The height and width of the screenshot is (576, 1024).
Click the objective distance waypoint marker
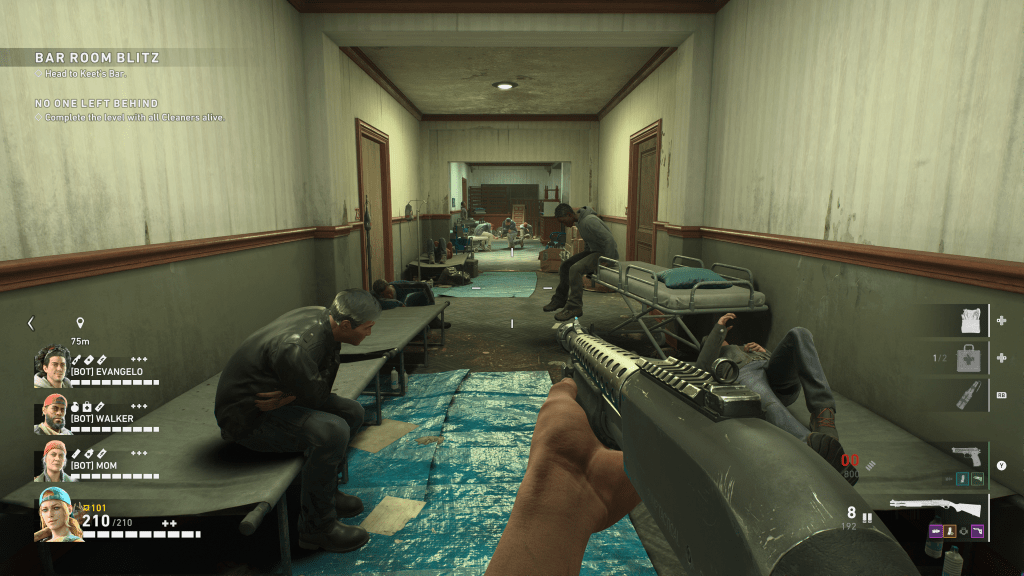80,323
